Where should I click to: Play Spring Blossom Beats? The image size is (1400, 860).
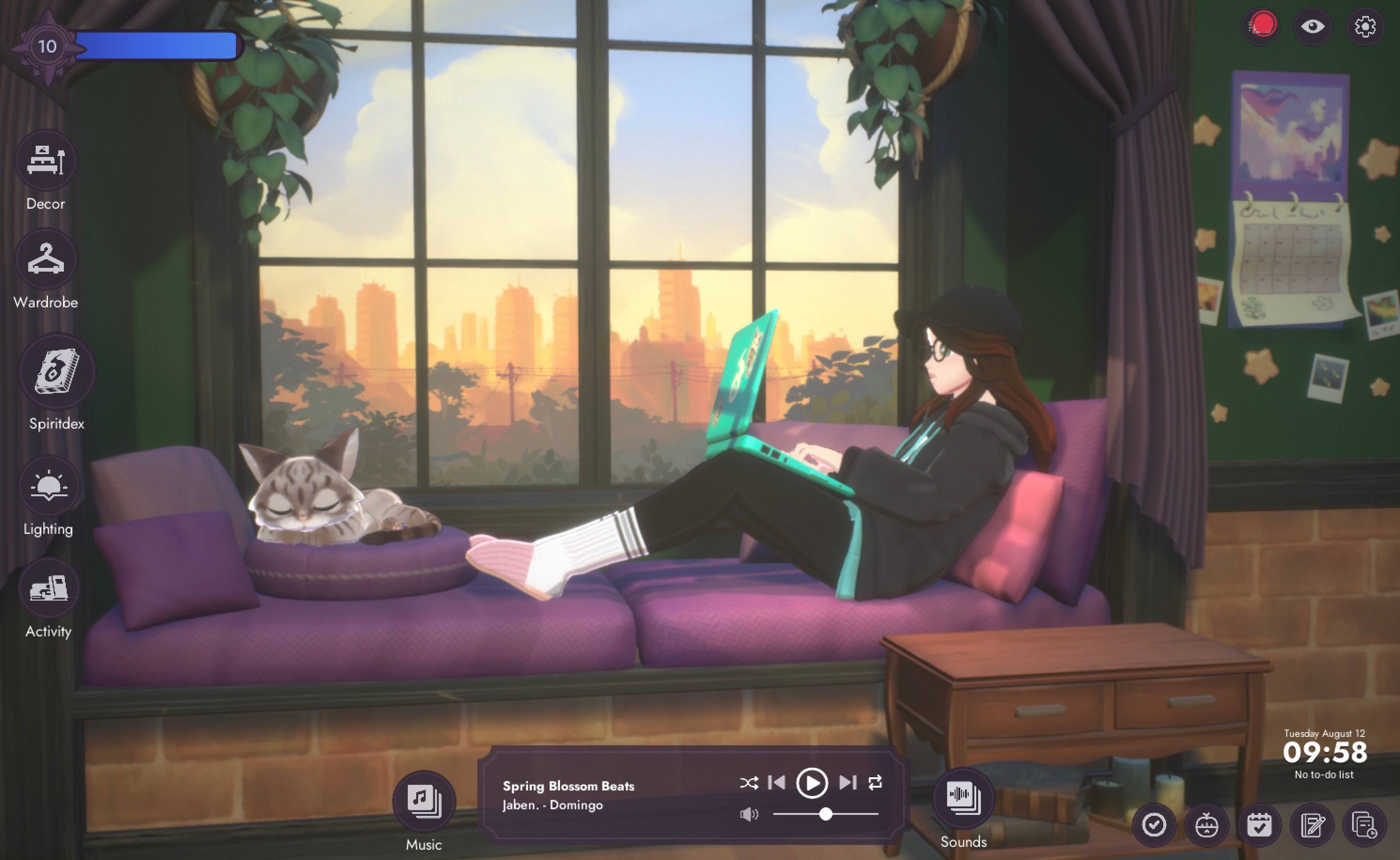(812, 784)
